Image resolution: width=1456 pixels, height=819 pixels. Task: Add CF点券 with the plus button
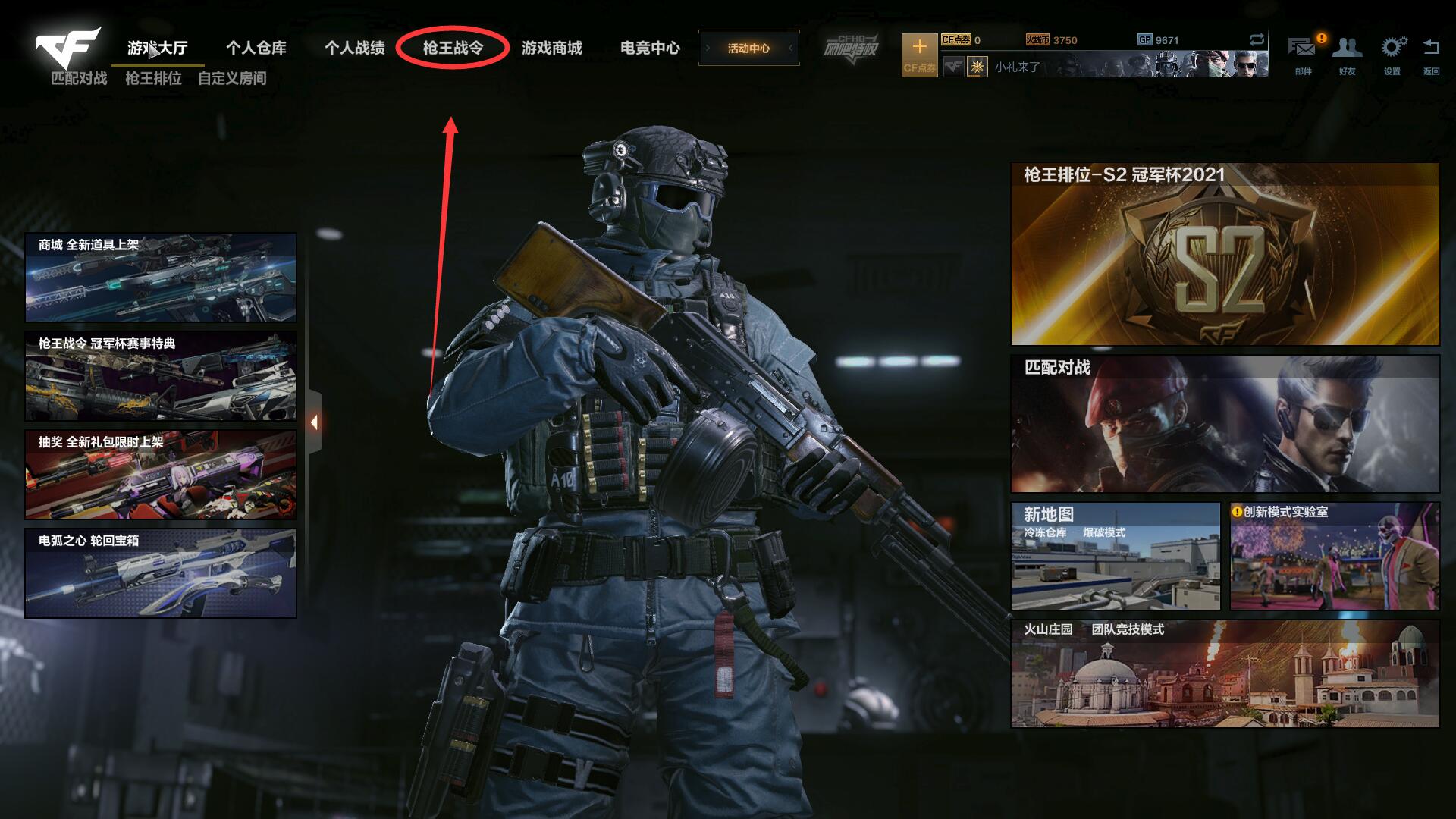click(x=919, y=54)
